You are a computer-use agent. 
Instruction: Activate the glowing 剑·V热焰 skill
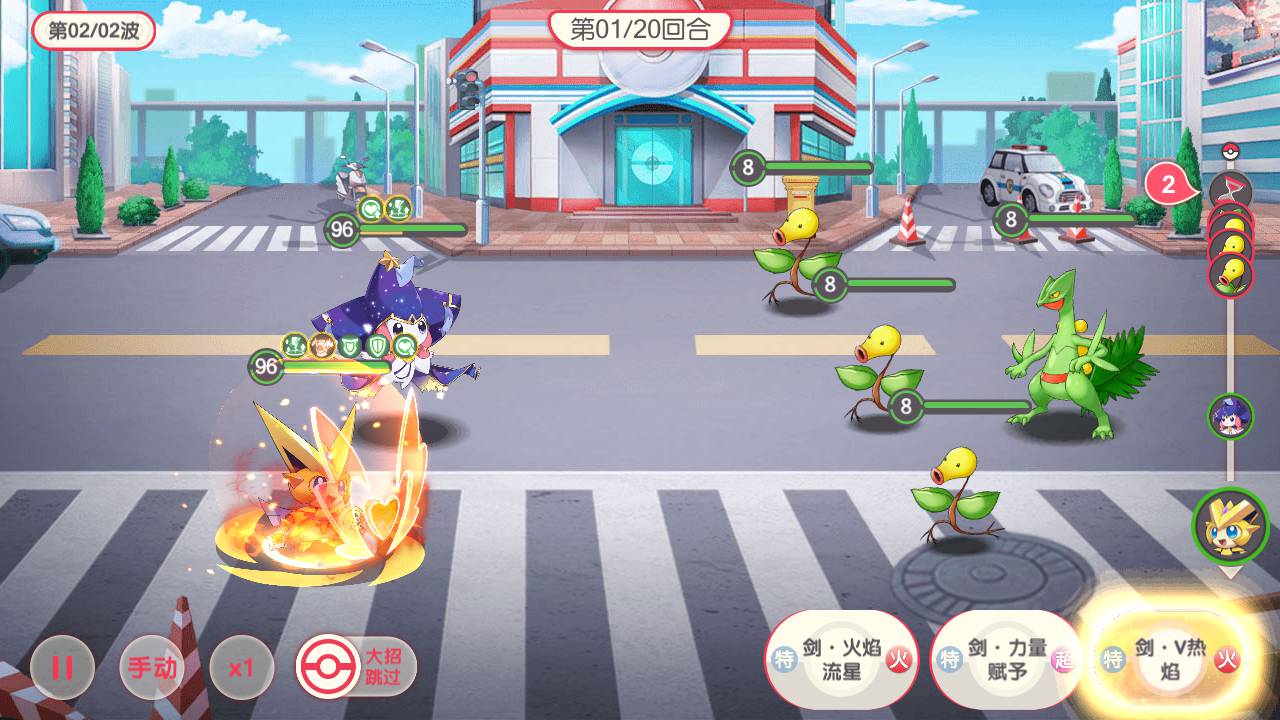coord(1168,659)
